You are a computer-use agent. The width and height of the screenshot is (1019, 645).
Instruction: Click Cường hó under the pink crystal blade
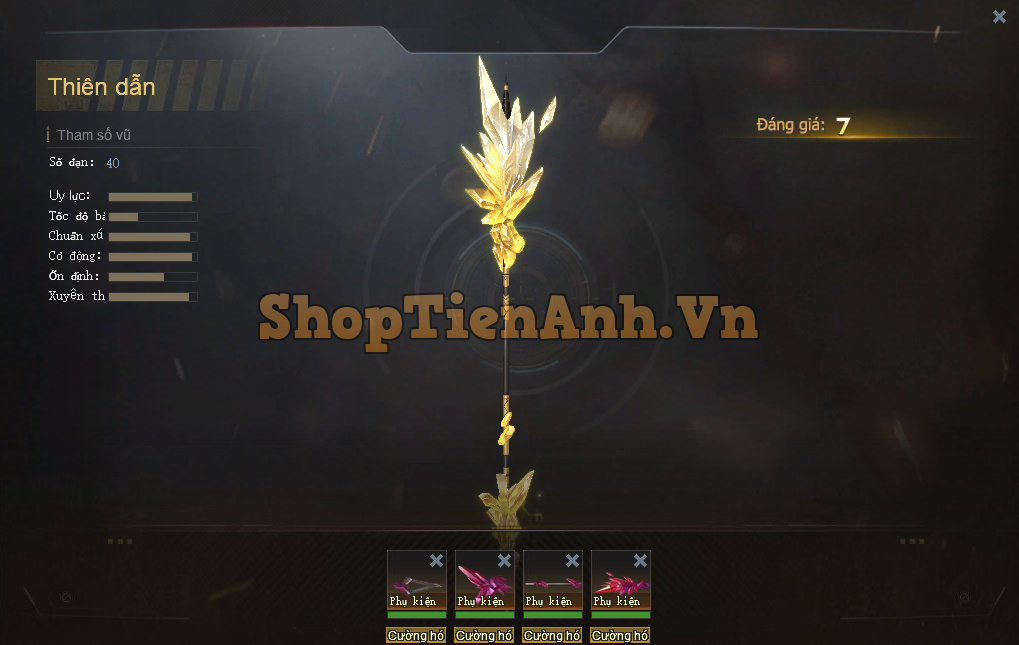pos(484,635)
